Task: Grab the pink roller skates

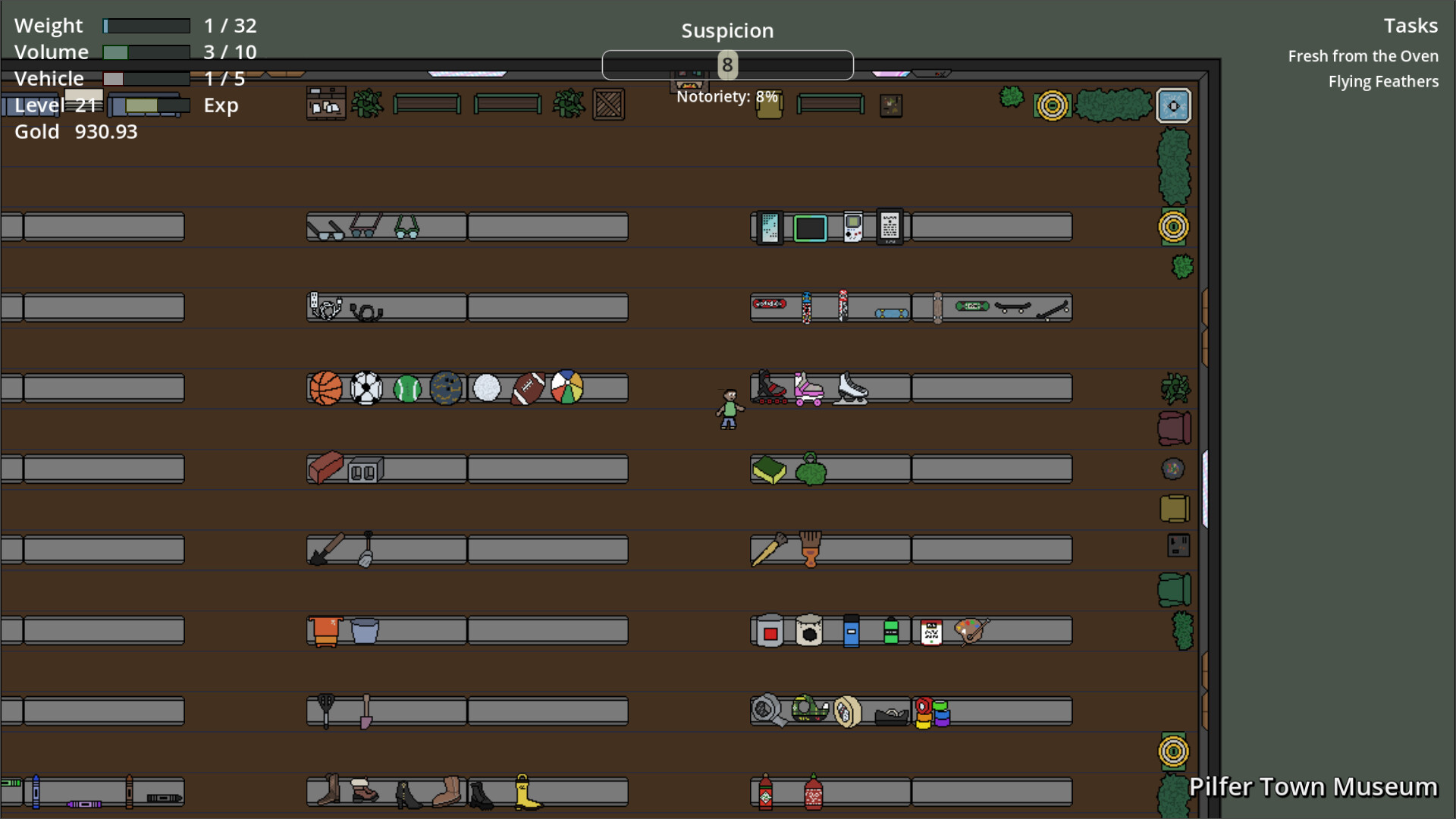Action: click(x=807, y=388)
